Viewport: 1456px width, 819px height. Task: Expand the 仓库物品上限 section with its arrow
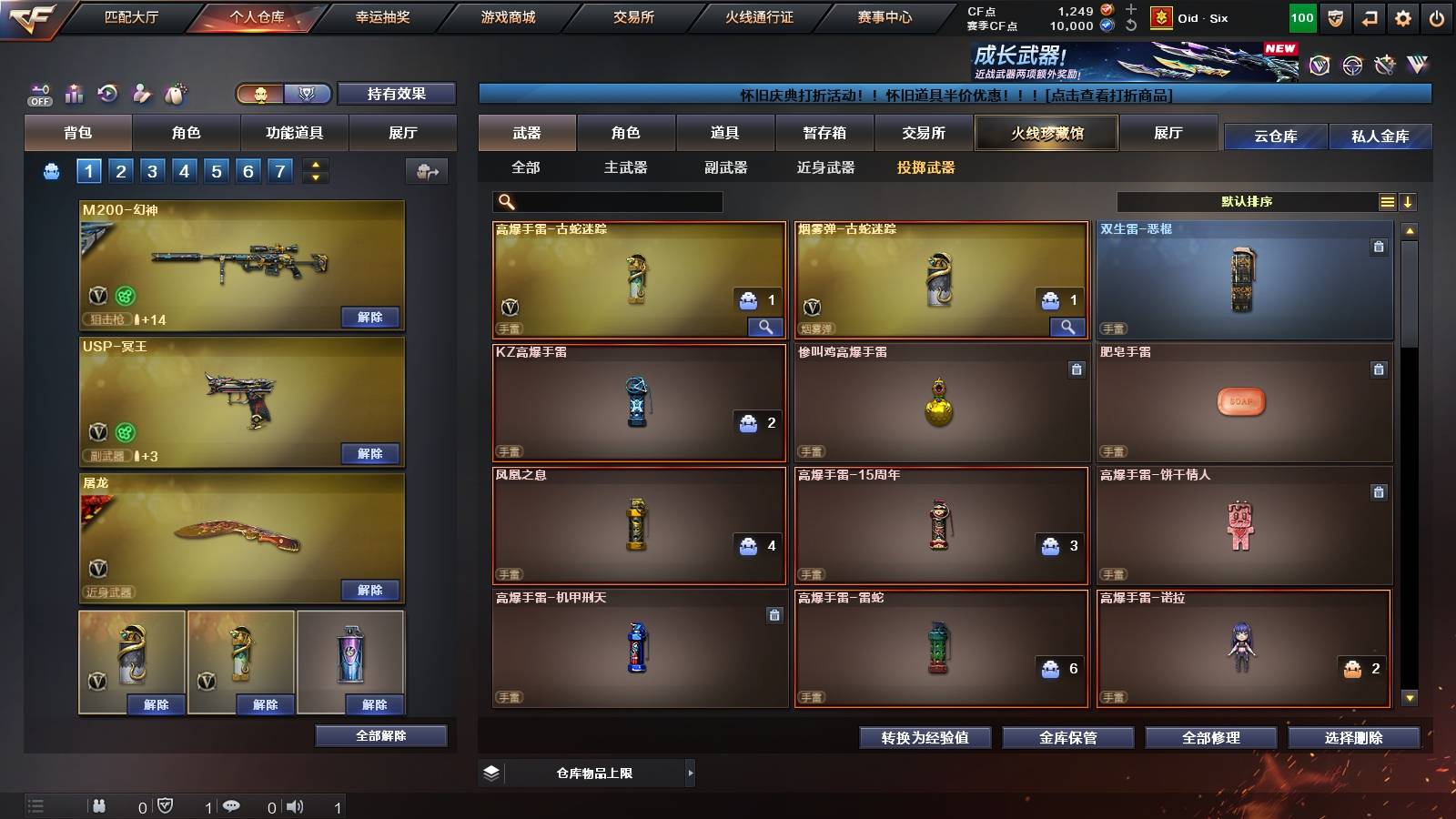tap(690, 772)
